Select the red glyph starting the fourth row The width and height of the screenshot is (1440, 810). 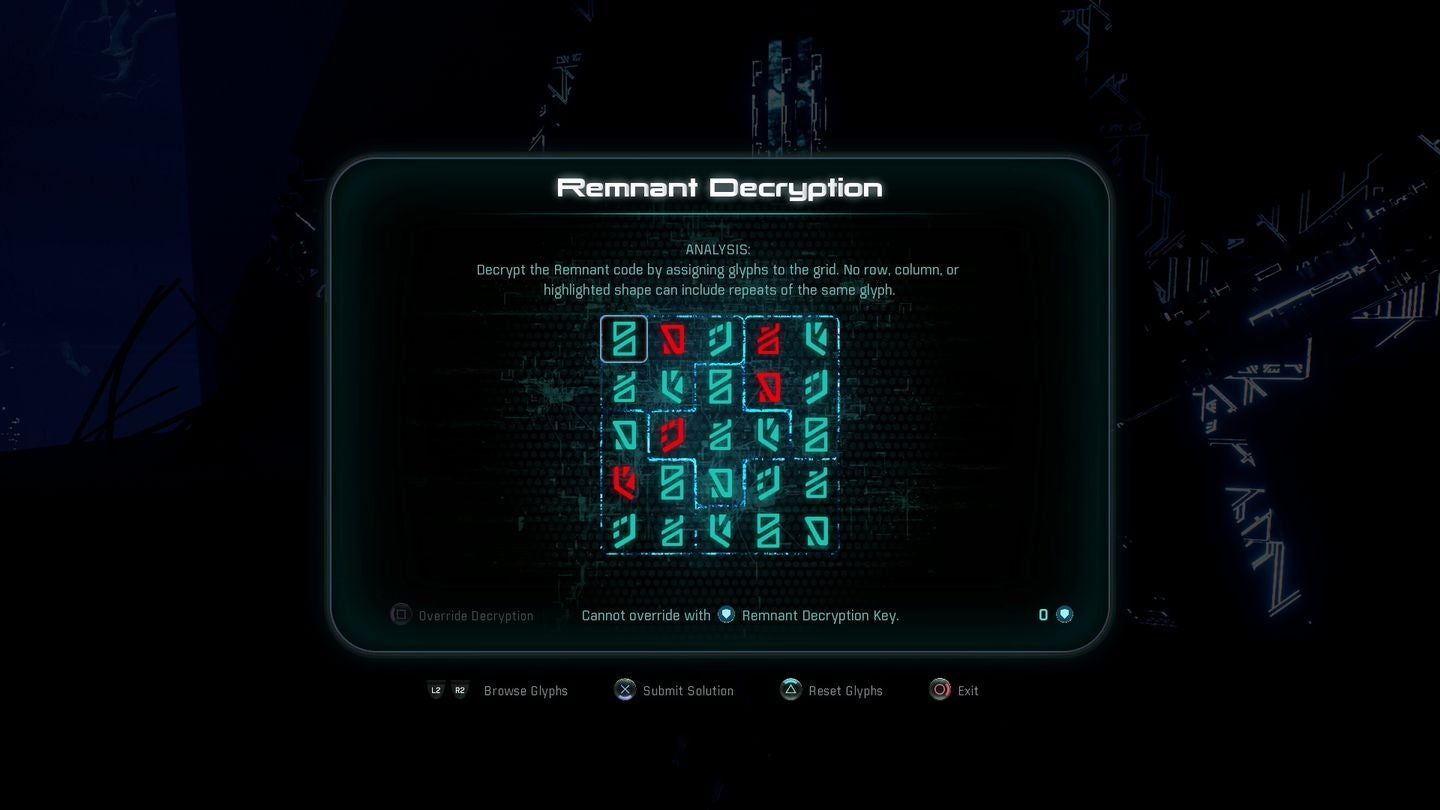tap(624, 483)
